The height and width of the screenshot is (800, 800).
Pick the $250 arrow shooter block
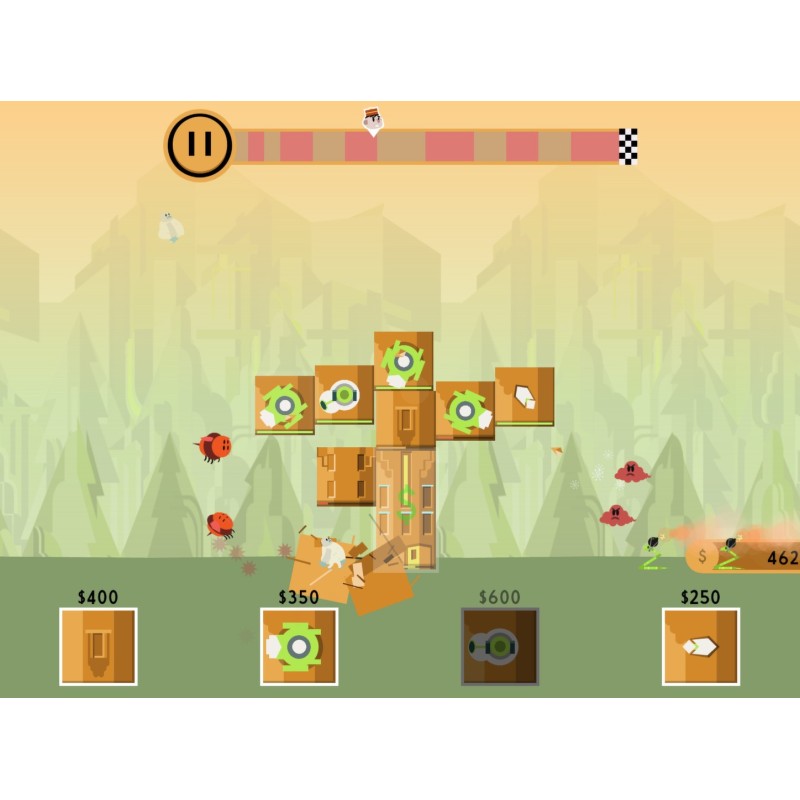click(701, 646)
